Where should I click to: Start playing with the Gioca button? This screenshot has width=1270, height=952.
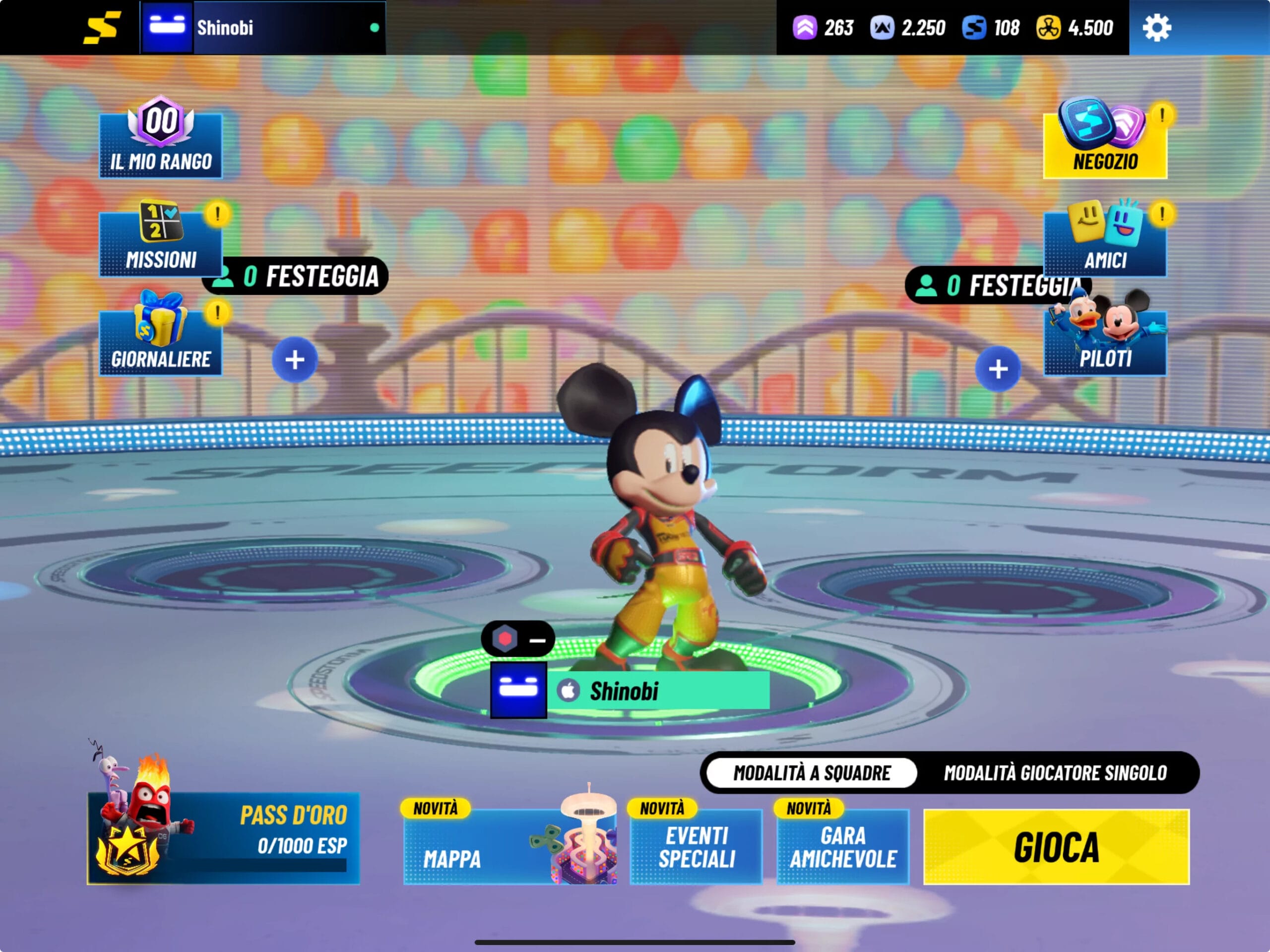1056,846
